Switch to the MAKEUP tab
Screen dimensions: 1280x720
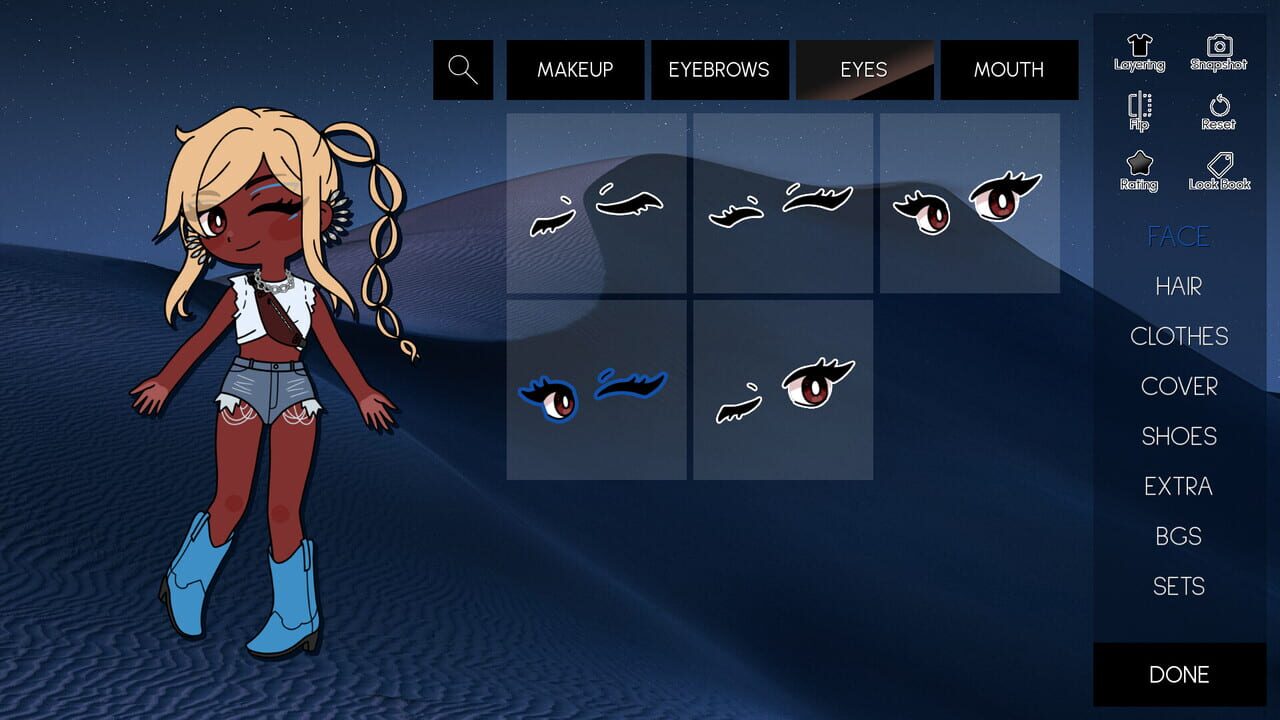click(x=575, y=69)
